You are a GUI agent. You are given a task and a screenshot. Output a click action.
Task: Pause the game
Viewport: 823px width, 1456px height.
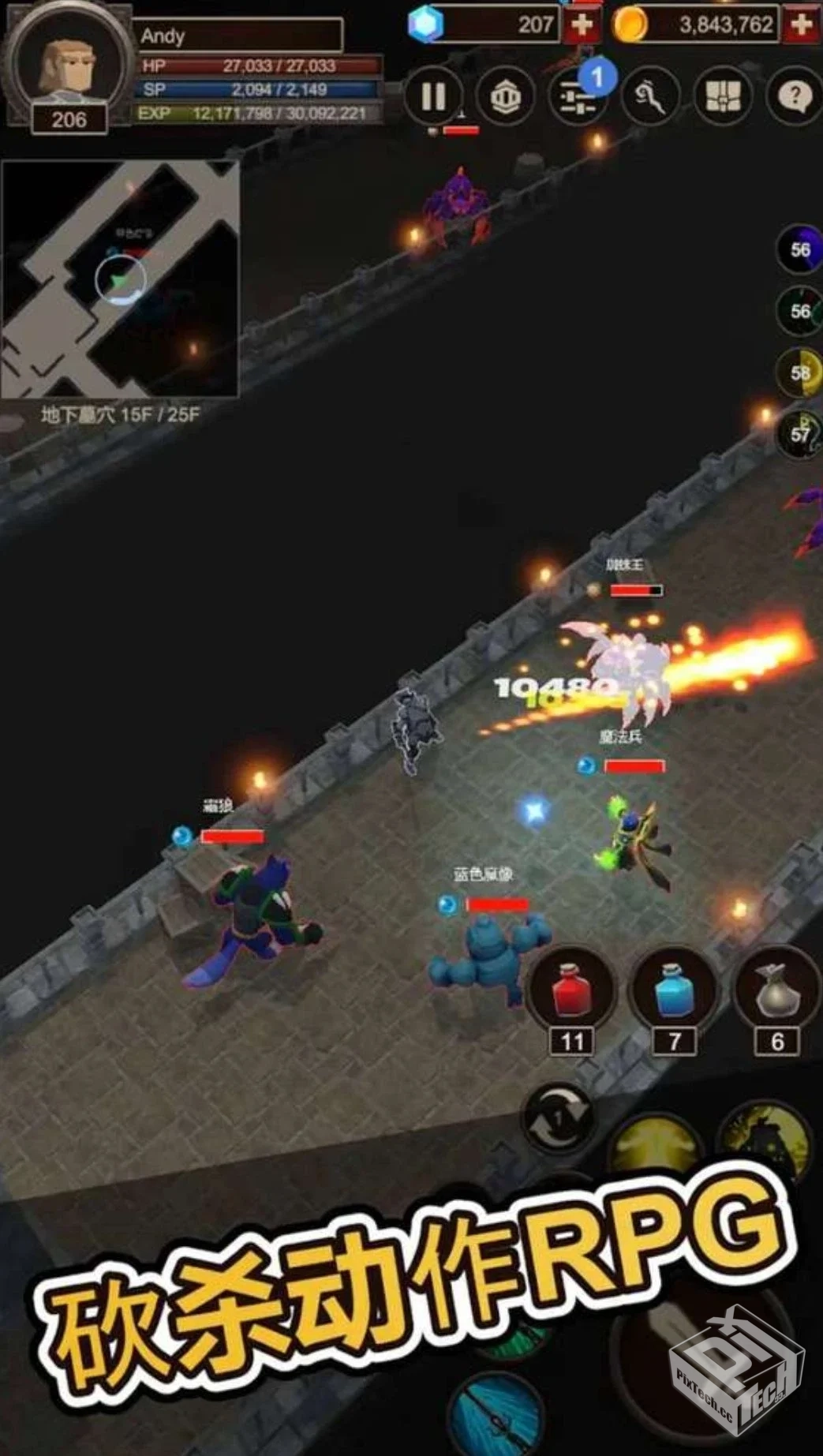[x=432, y=97]
